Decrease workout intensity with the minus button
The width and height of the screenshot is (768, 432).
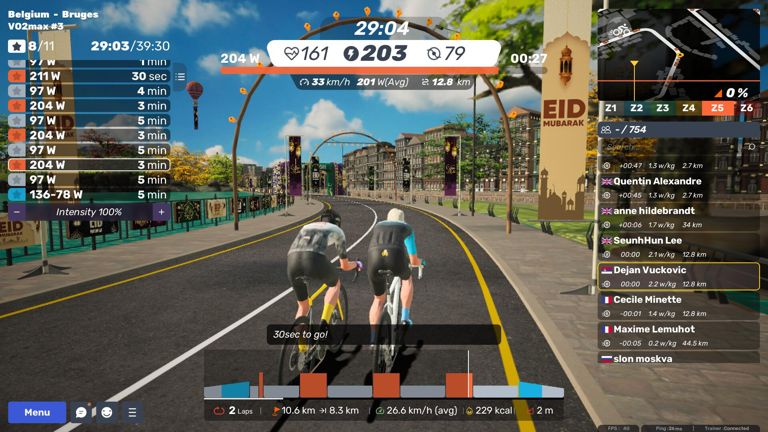[17, 212]
